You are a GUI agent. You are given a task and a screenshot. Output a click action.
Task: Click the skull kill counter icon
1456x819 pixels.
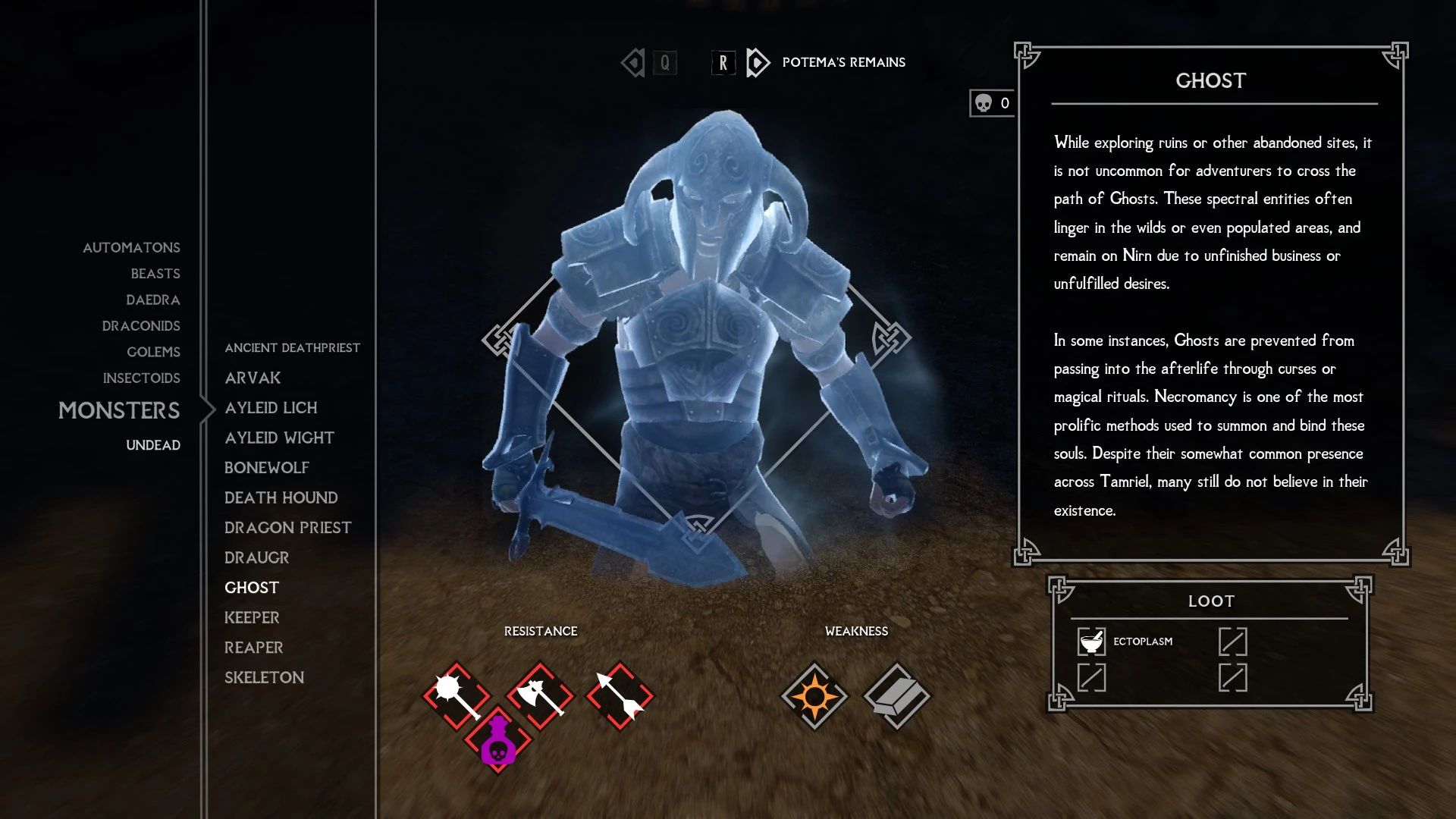(x=985, y=102)
